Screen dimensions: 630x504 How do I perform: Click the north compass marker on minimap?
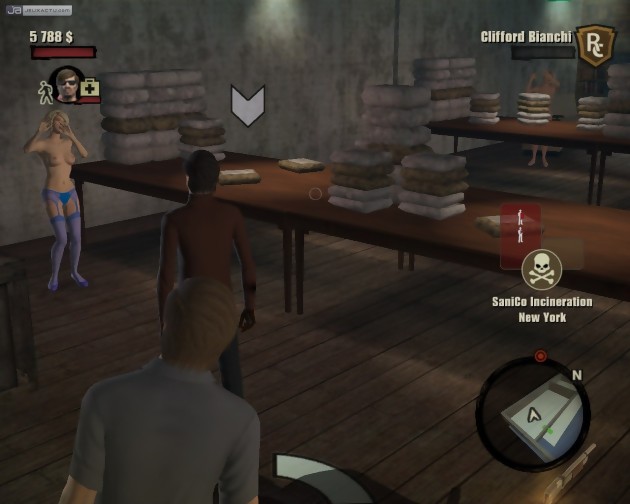(x=576, y=375)
